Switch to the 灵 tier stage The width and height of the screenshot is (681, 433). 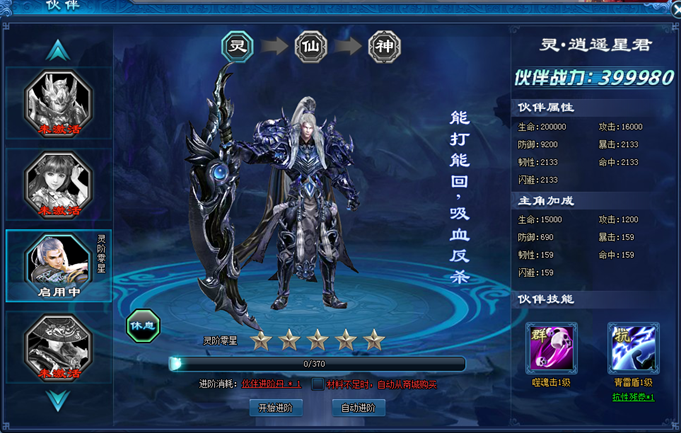coord(238,46)
